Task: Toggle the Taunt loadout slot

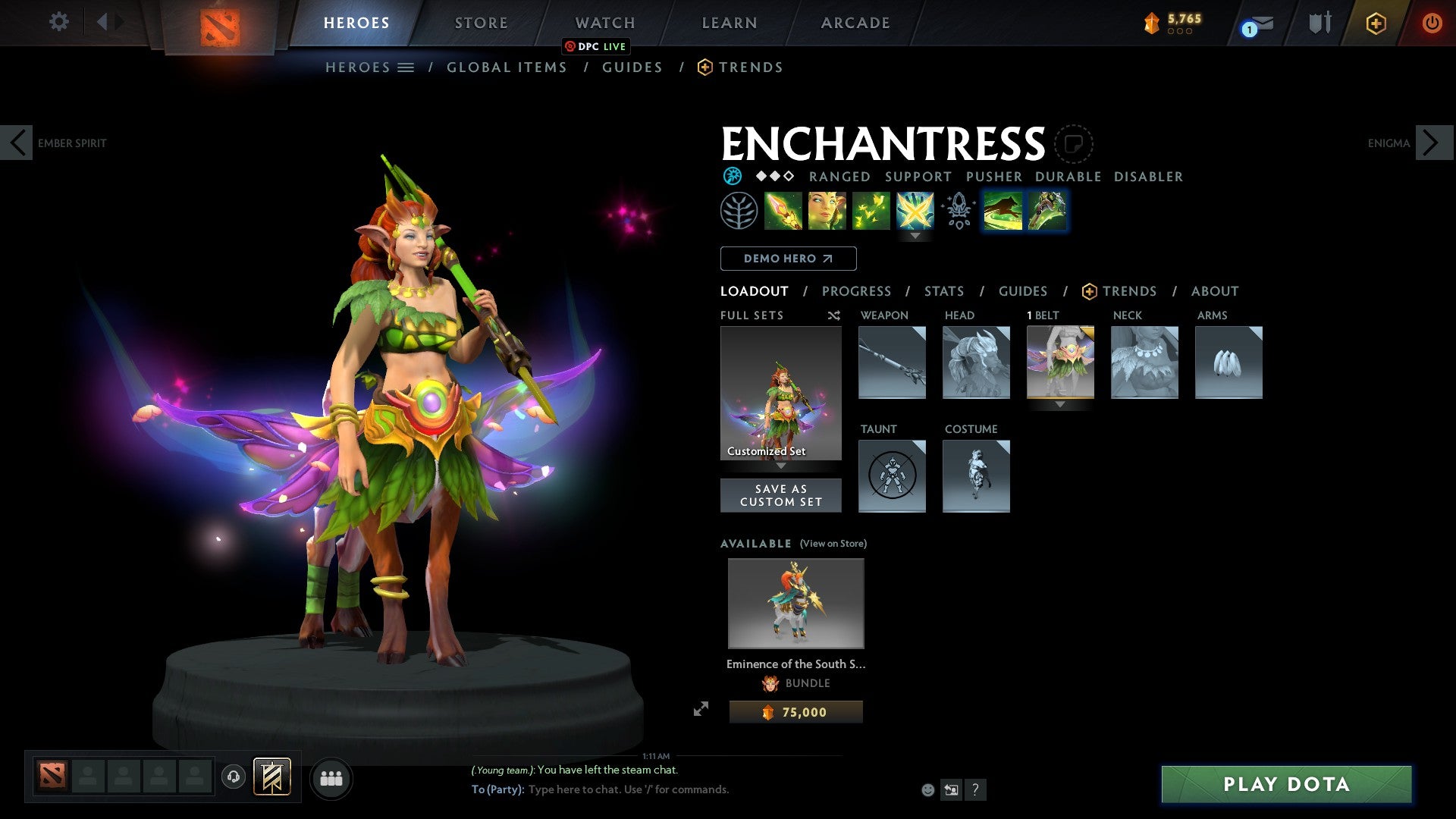Action: pyautogui.click(x=892, y=476)
